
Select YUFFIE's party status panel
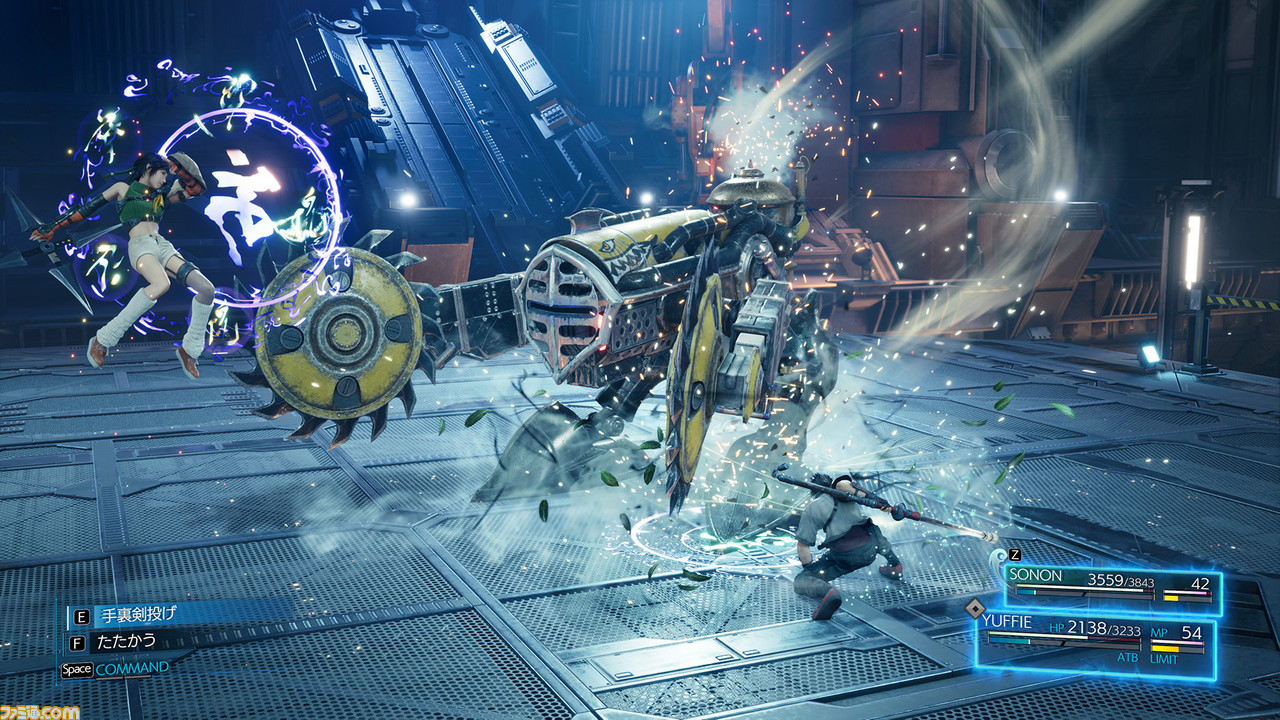click(x=1095, y=640)
